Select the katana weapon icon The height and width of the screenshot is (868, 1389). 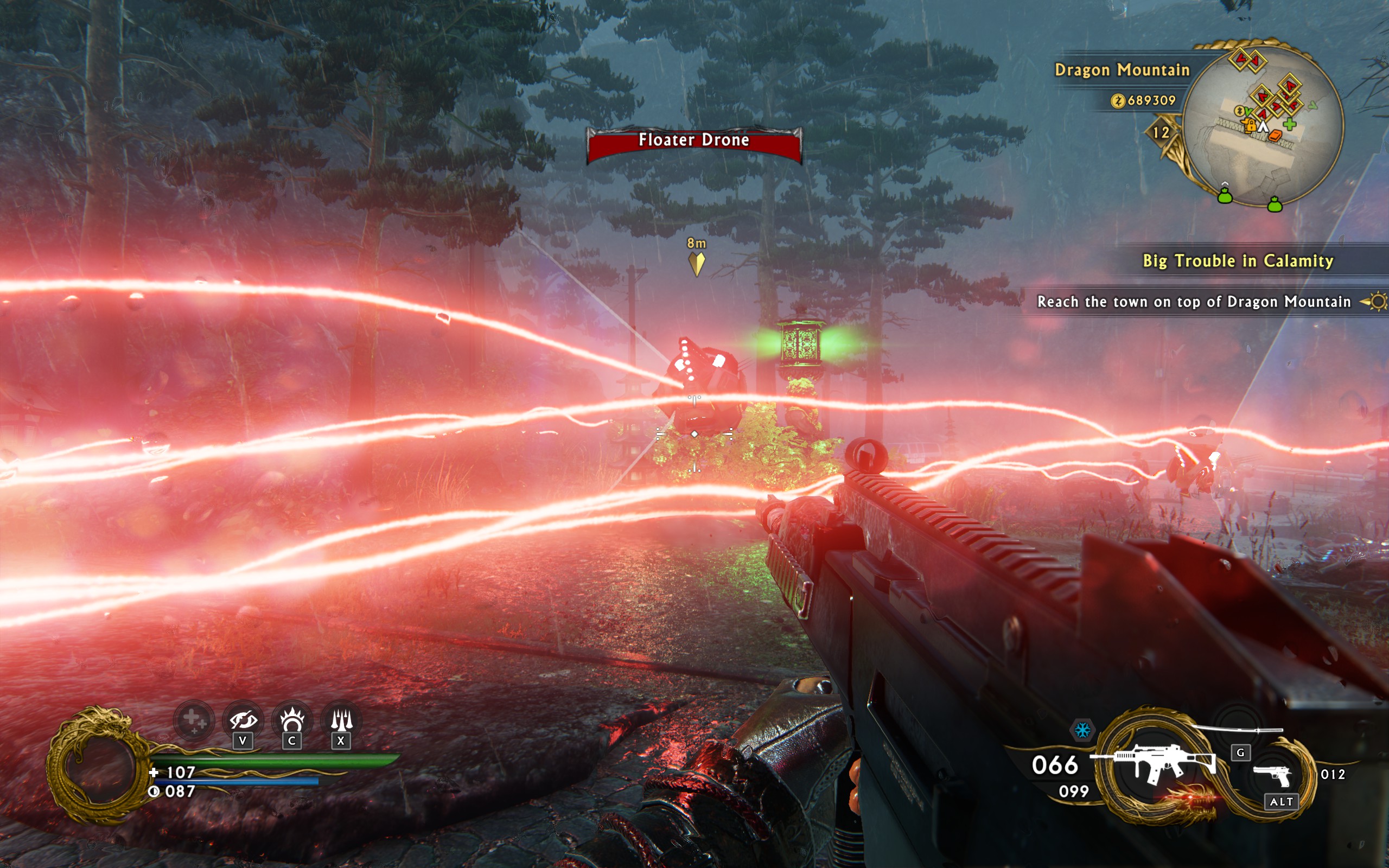1240,730
